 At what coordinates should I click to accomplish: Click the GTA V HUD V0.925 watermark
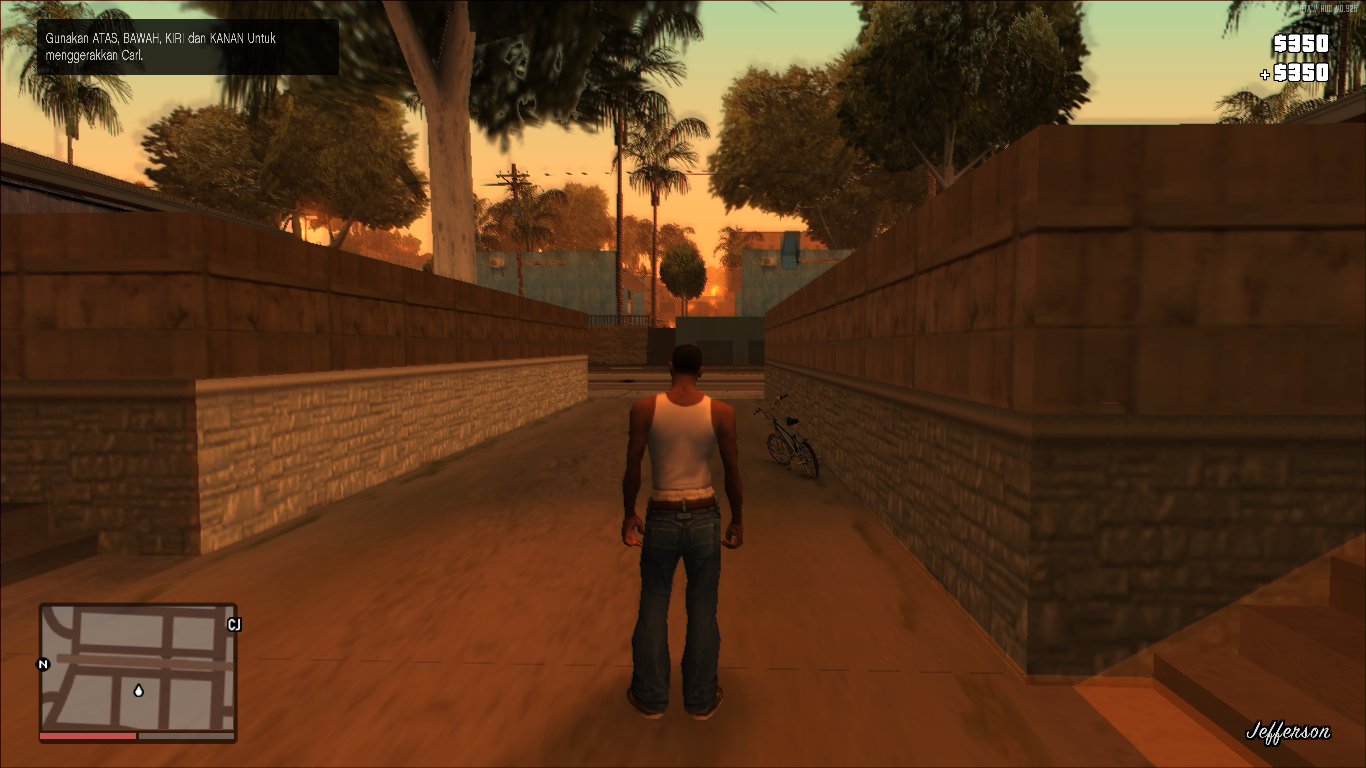click(x=1330, y=8)
